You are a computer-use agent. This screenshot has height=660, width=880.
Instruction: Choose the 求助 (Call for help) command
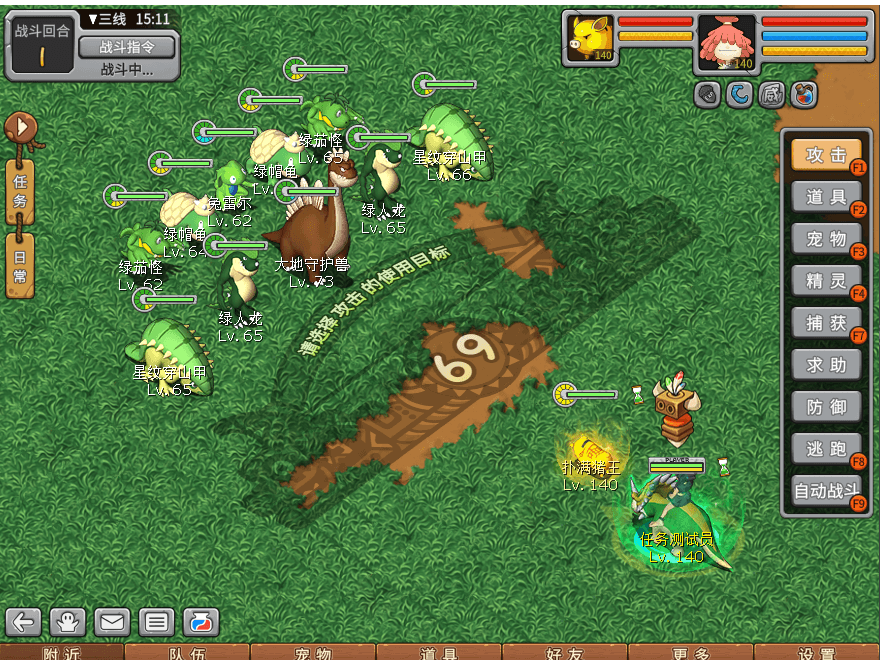coord(825,365)
